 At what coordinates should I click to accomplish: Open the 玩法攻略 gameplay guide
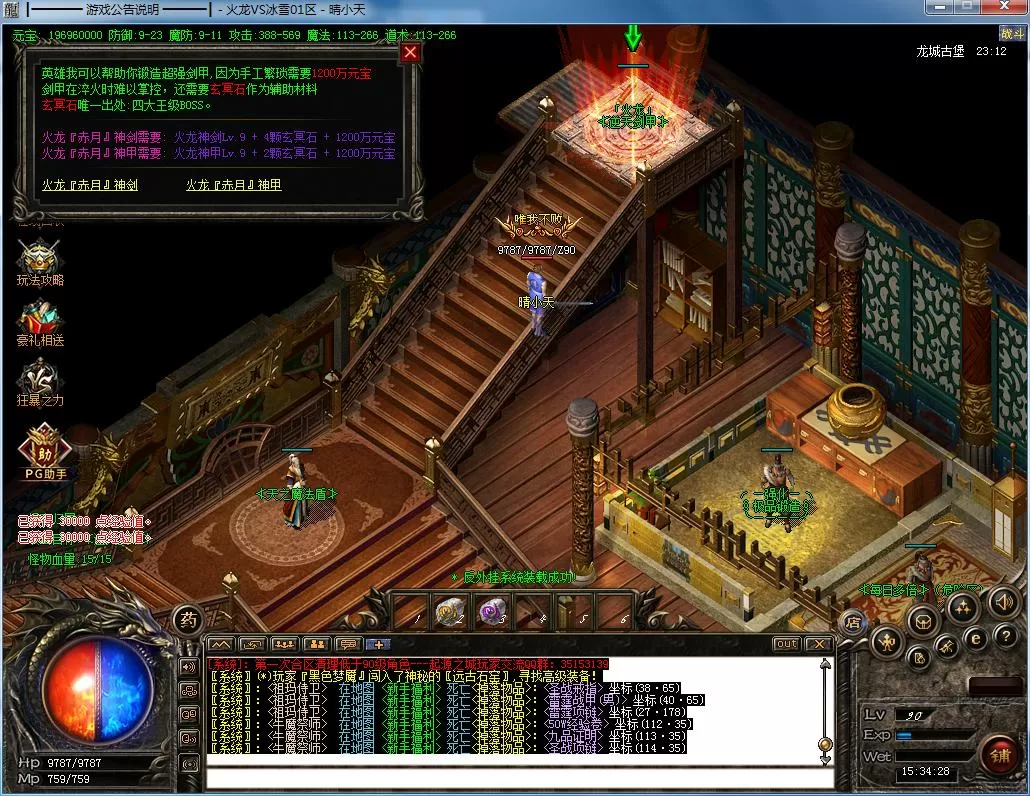(40, 263)
